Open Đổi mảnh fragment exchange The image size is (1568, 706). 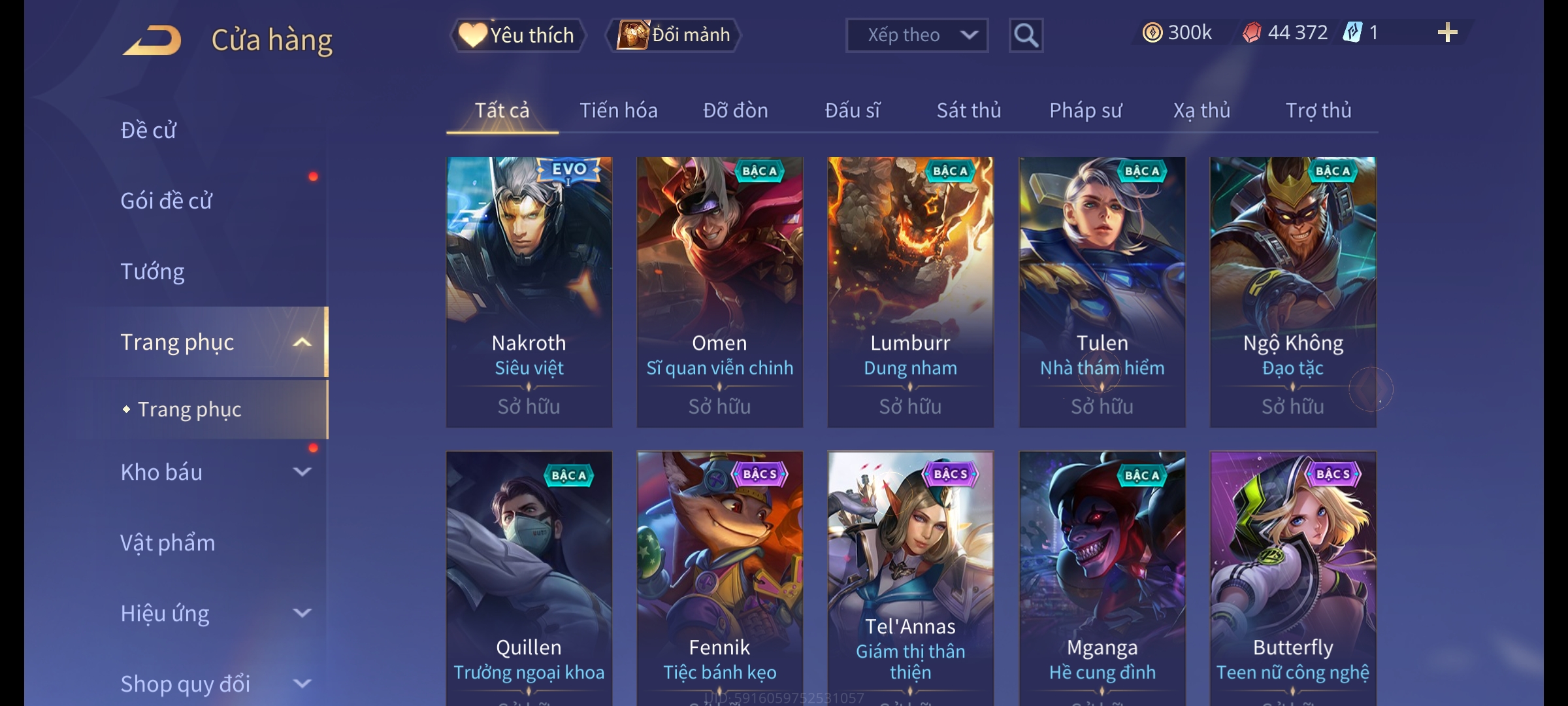pos(674,35)
